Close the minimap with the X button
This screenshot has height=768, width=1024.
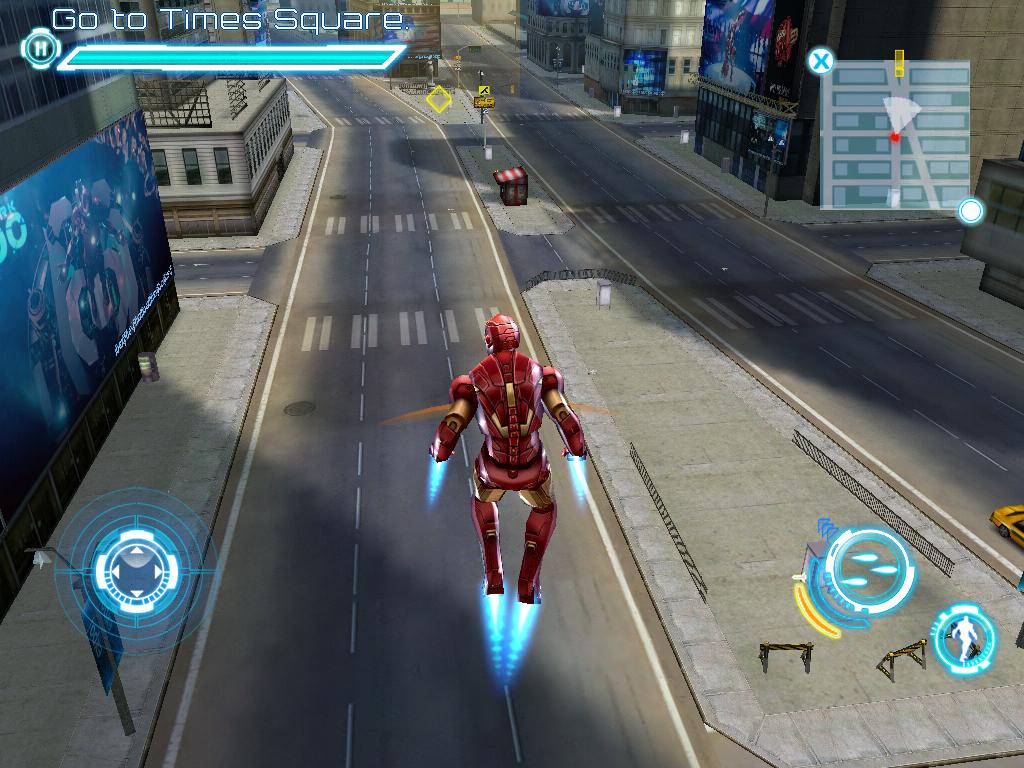coord(820,61)
